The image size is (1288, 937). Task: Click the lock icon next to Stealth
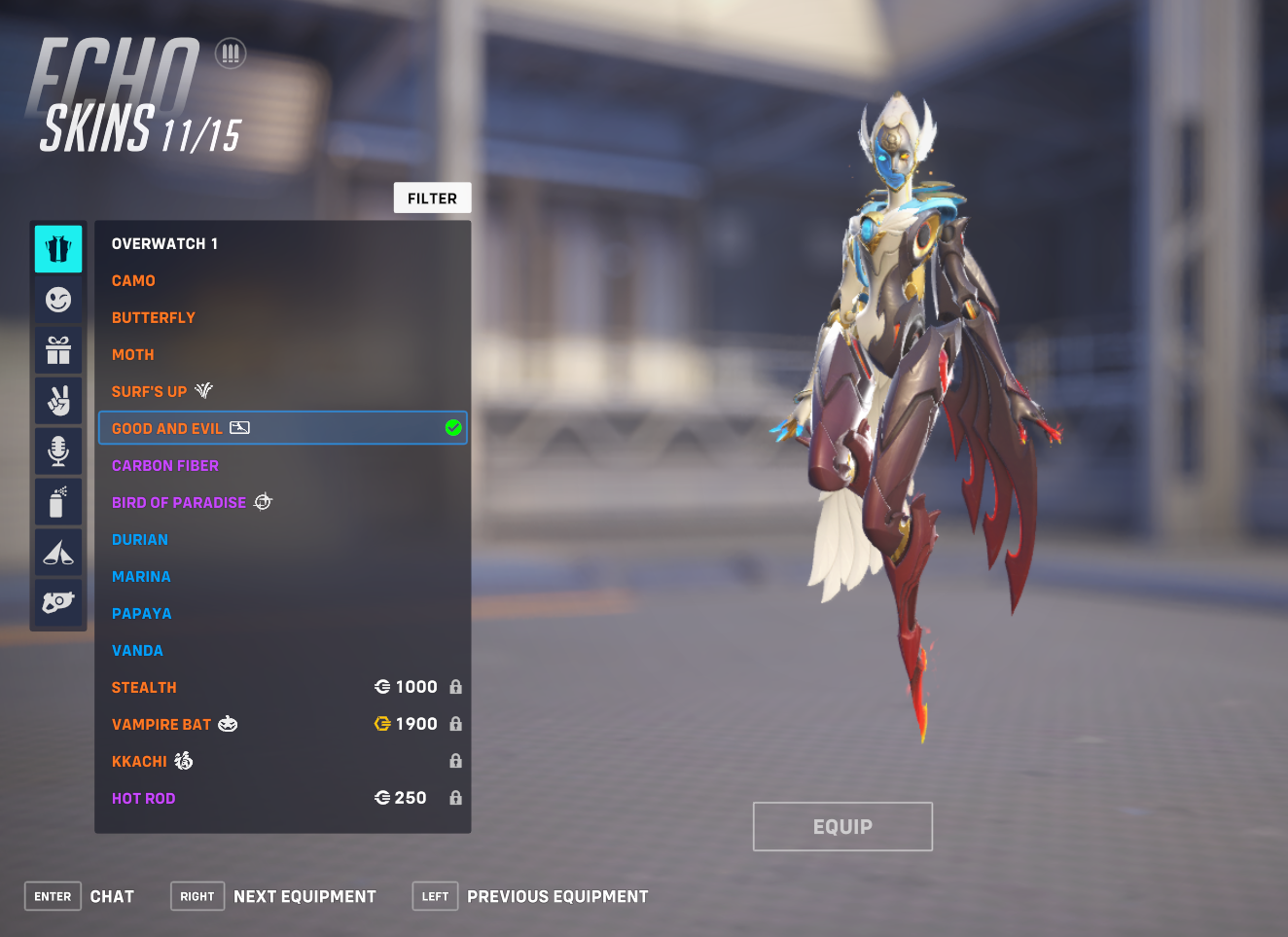pyautogui.click(x=454, y=686)
